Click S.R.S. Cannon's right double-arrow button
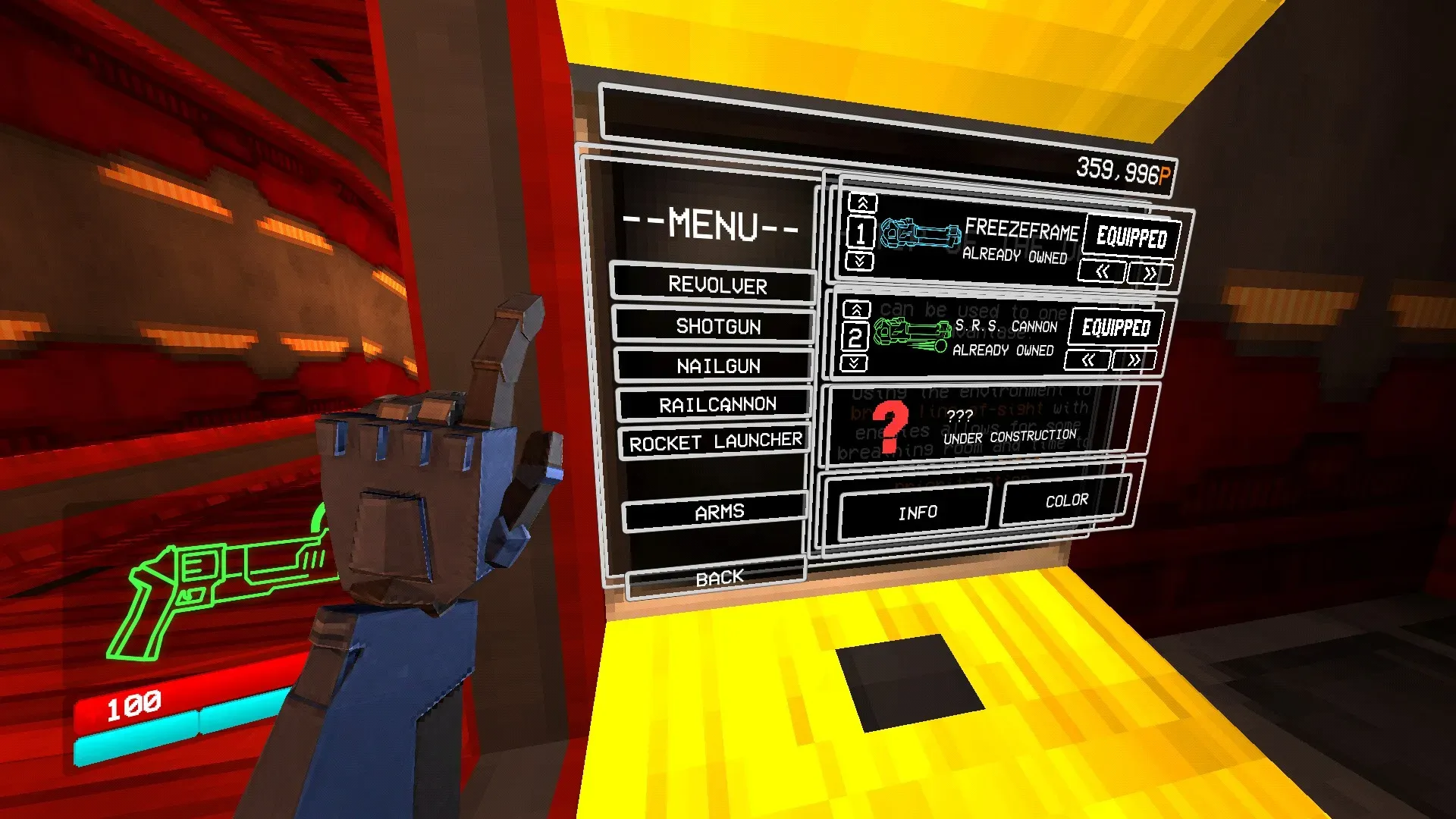 coord(1134,360)
